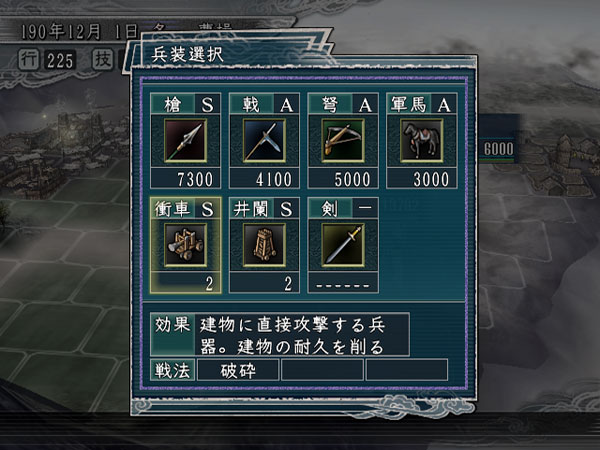The width and height of the screenshot is (600, 450).
Task: Pick the crossbow (弩) weapon slot
Action: (343, 140)
